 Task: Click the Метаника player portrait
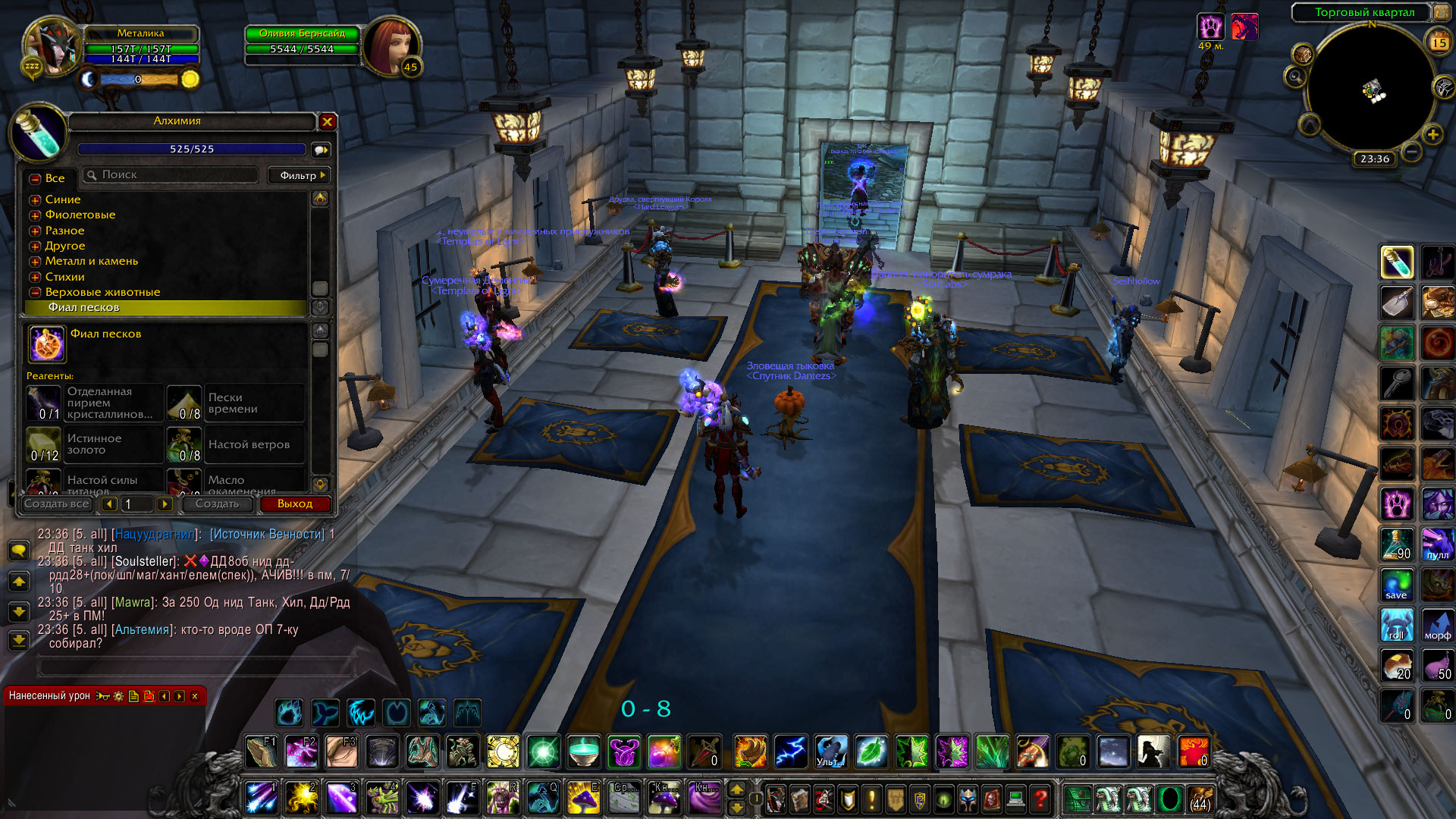50,47
